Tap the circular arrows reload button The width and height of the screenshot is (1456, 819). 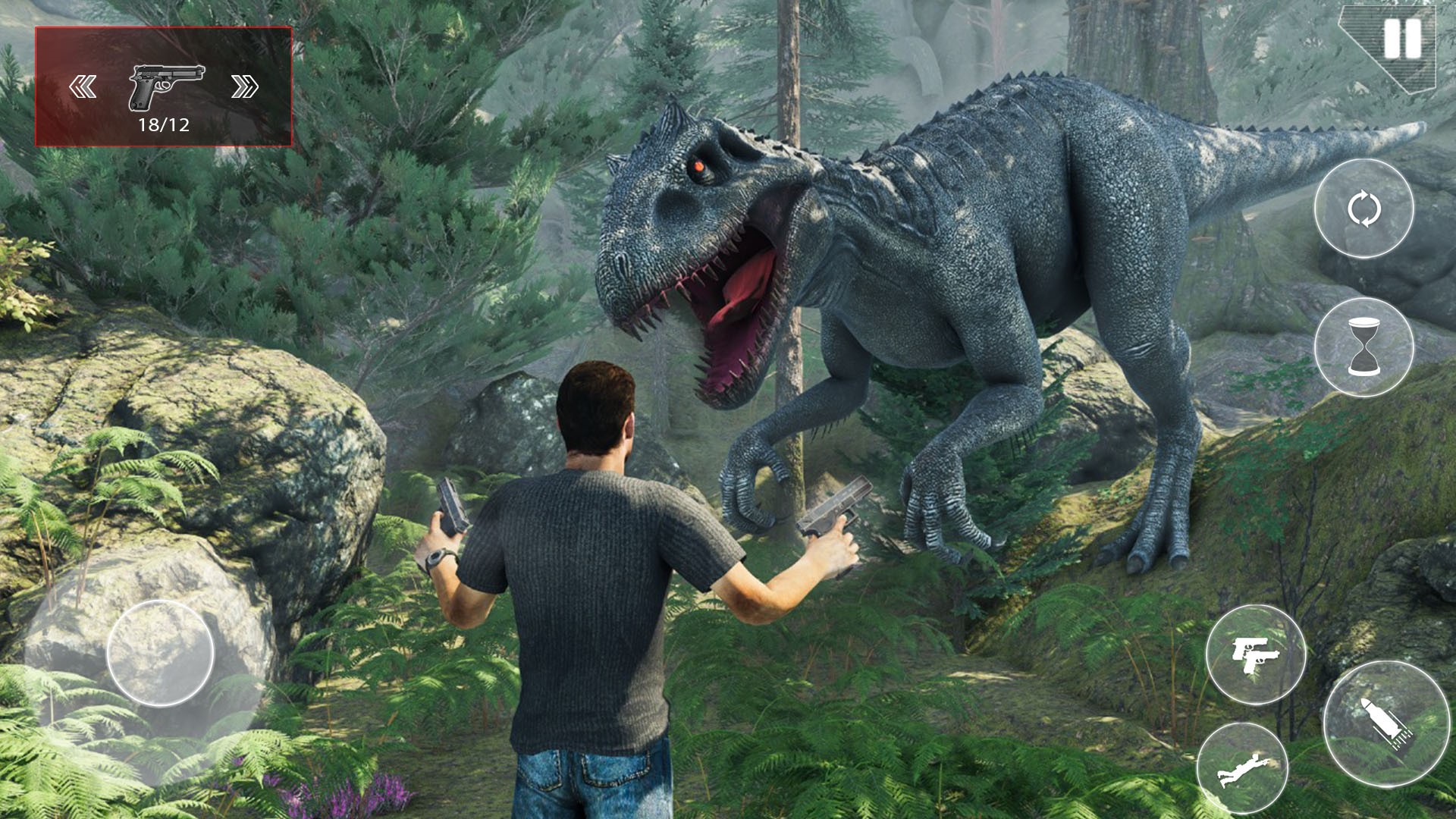tap(1363, 209)
